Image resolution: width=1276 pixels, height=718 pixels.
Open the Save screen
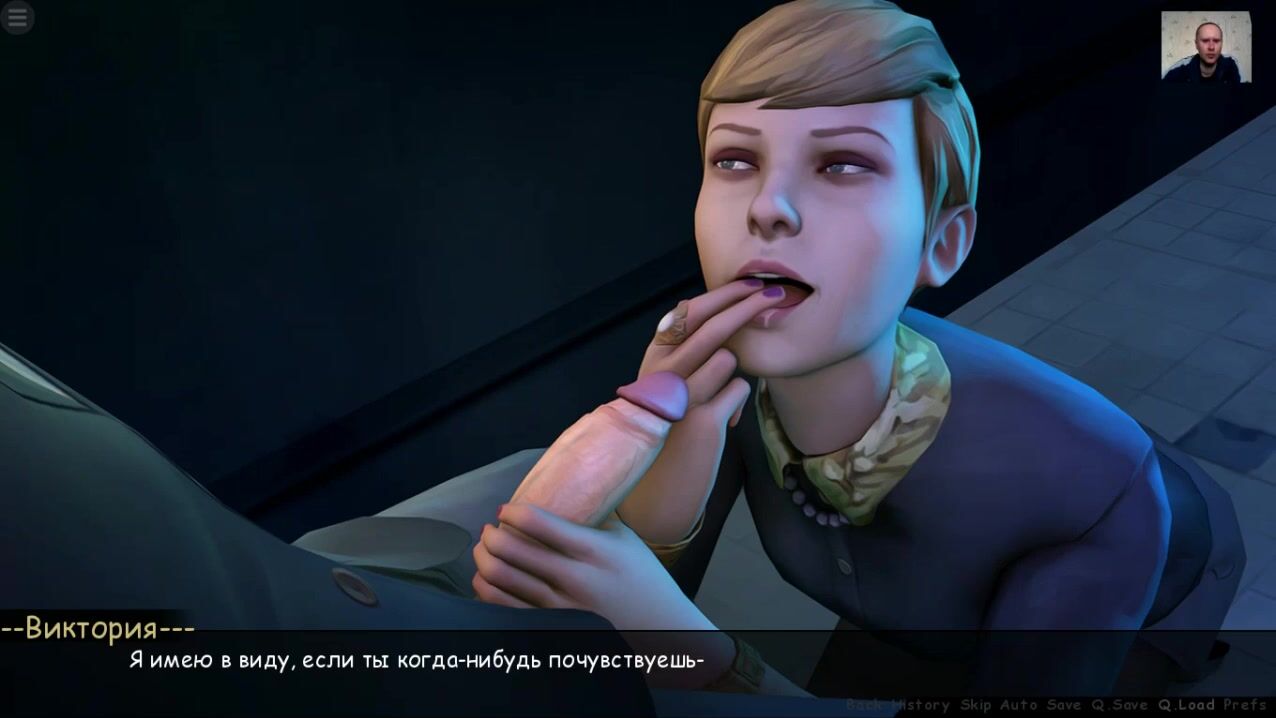[1064, 705]
